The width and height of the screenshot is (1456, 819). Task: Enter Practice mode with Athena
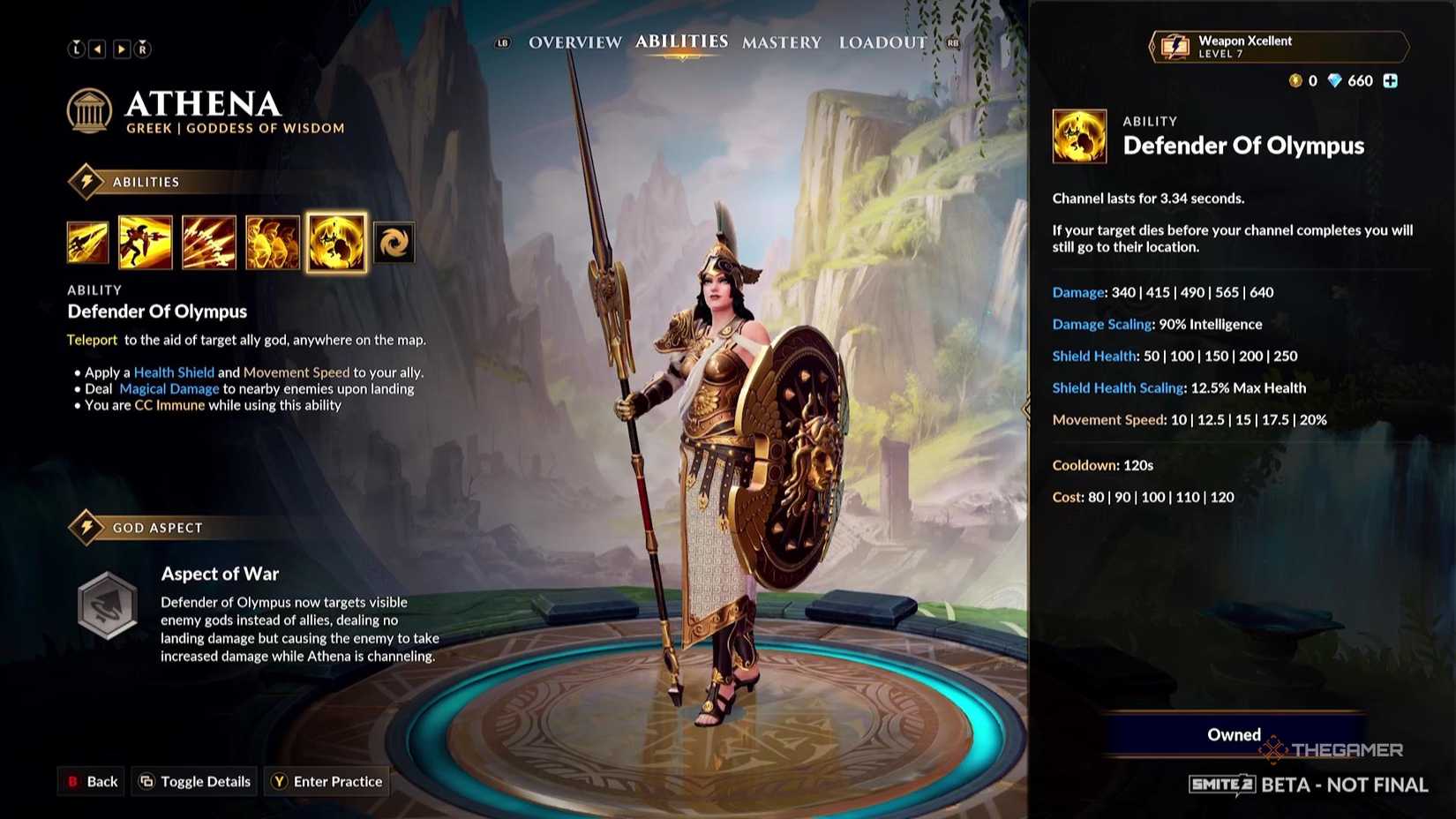pyautogui.click(x=326, y=781)
